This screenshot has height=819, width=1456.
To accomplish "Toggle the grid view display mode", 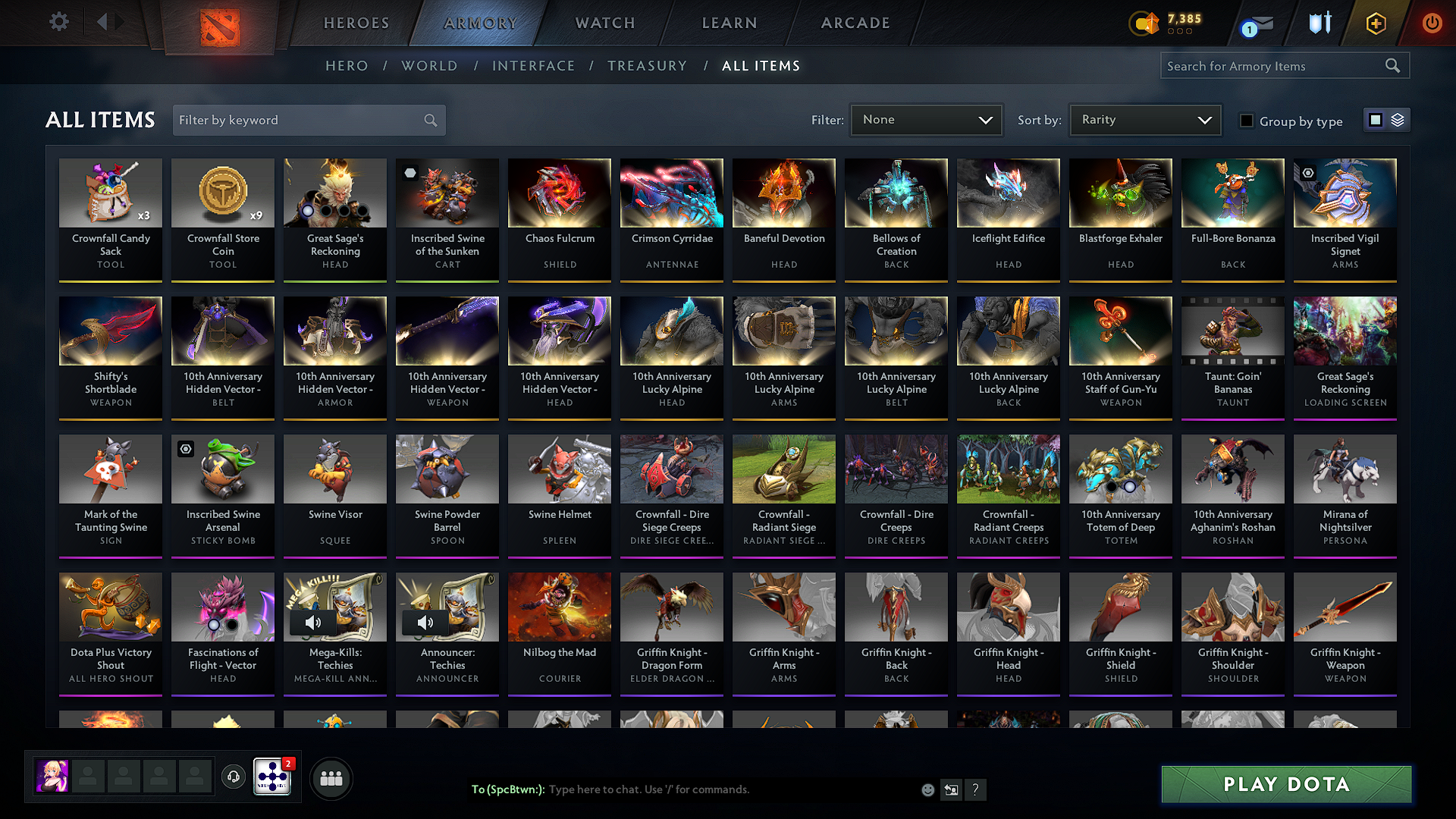I will 1375,120.
